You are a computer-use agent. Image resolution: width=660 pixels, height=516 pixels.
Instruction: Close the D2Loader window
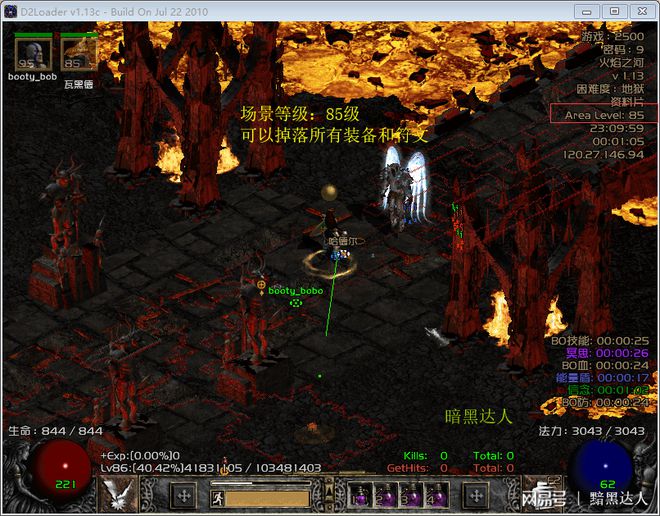(639, 10)
